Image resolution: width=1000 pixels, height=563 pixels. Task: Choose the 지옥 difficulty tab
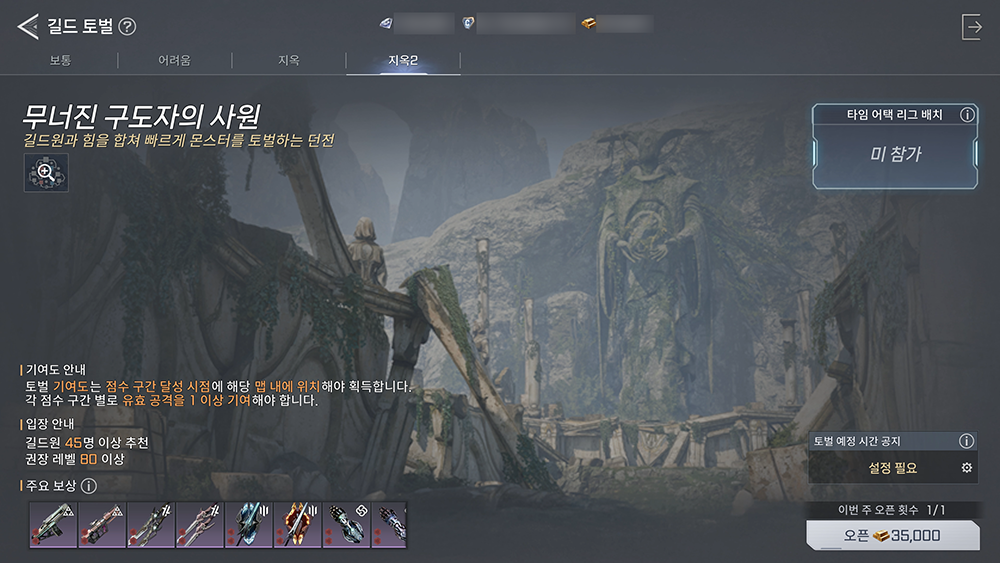[288, 61]
